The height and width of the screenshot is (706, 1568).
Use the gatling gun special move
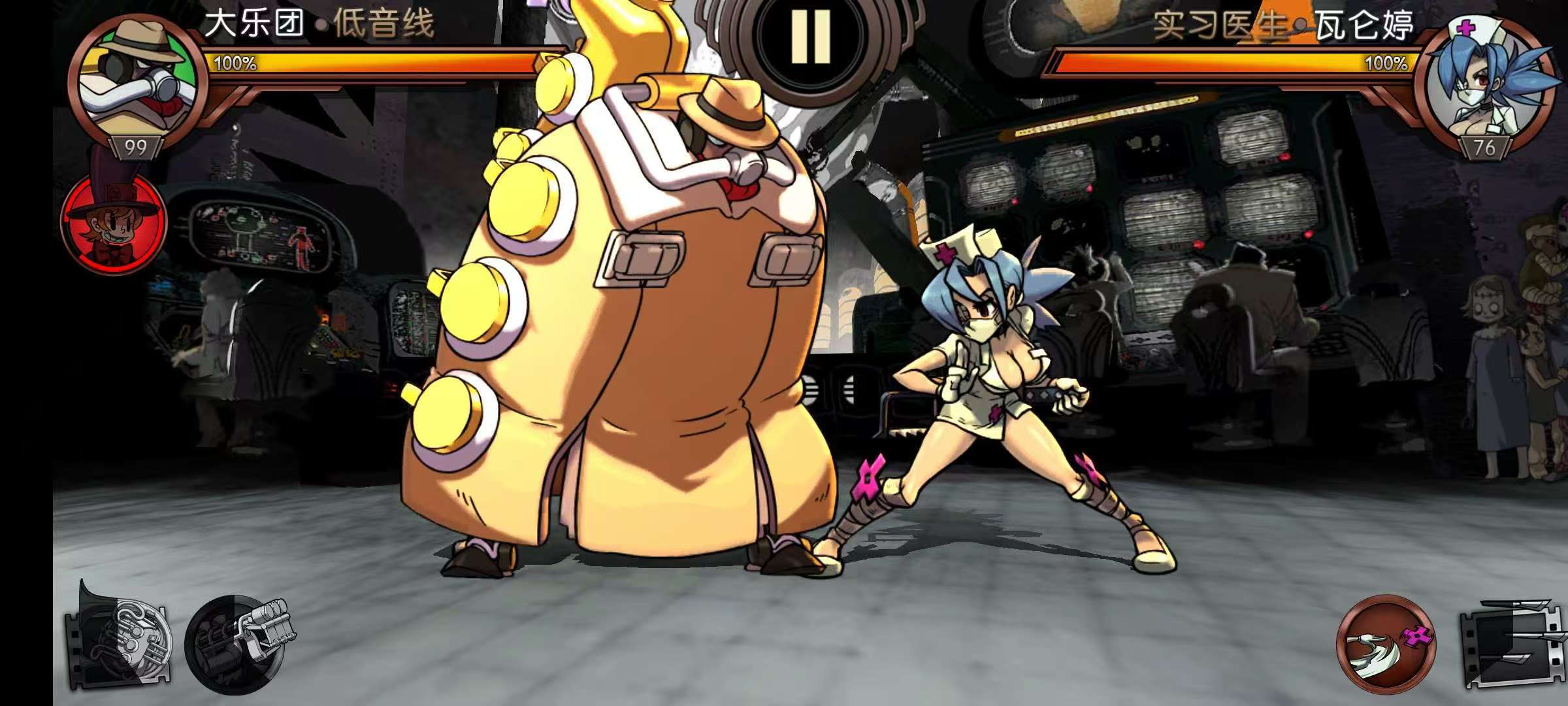click(238, 642)
